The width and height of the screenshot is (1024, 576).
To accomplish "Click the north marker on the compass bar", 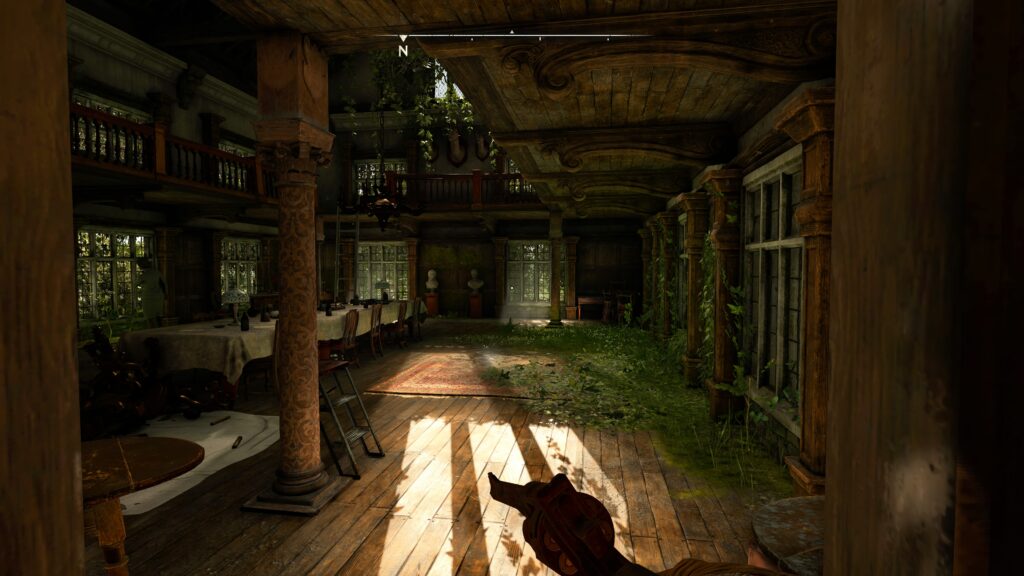I will [403, 49].
